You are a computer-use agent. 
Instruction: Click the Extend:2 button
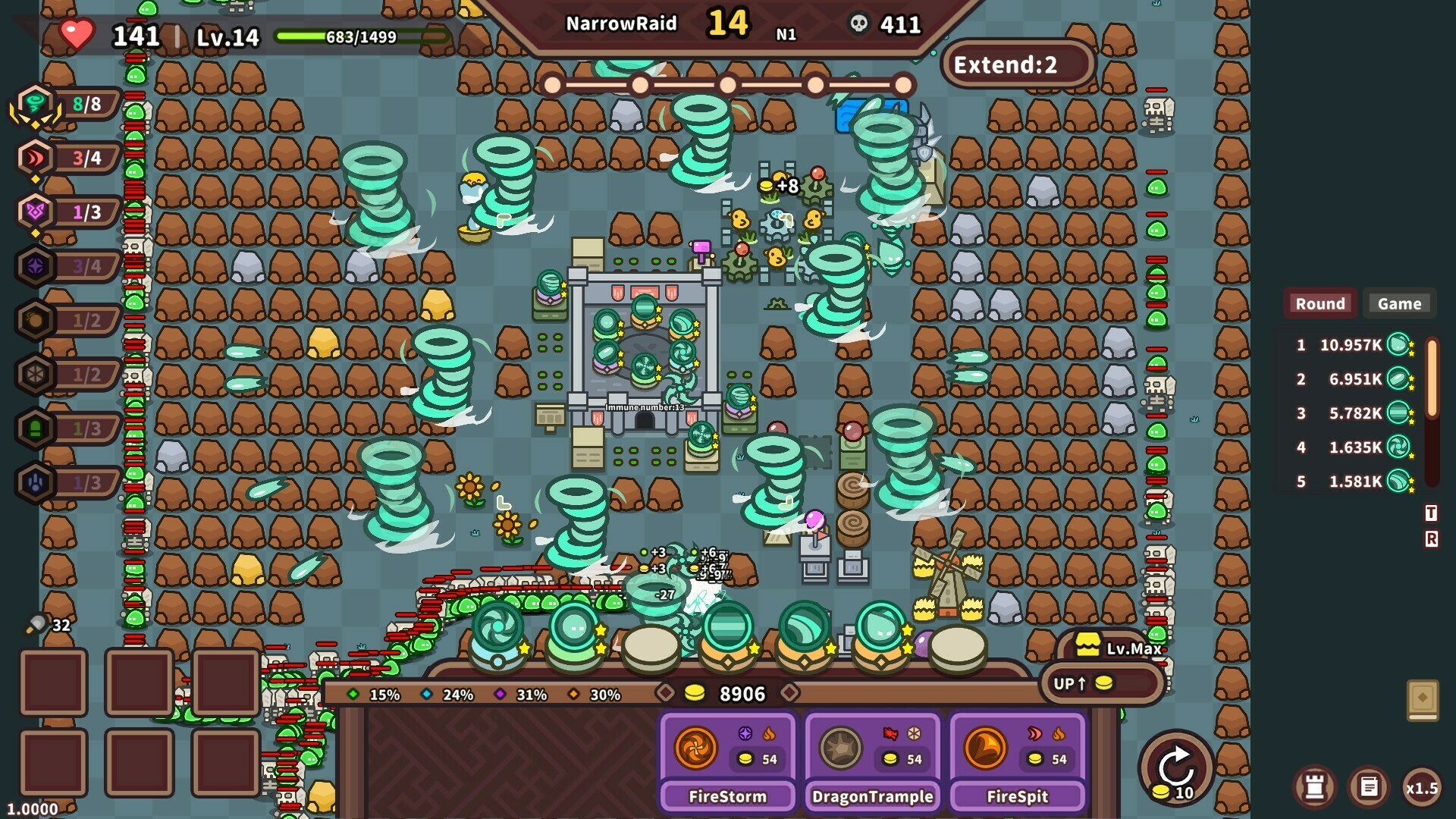(1016, 64)
